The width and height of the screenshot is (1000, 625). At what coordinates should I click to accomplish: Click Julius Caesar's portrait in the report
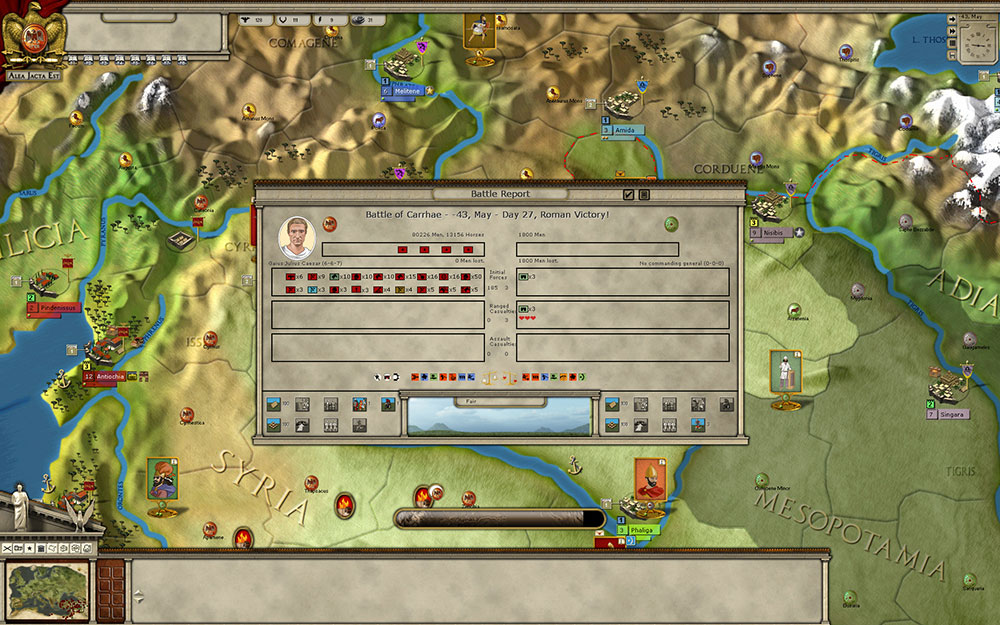(296, 235)
